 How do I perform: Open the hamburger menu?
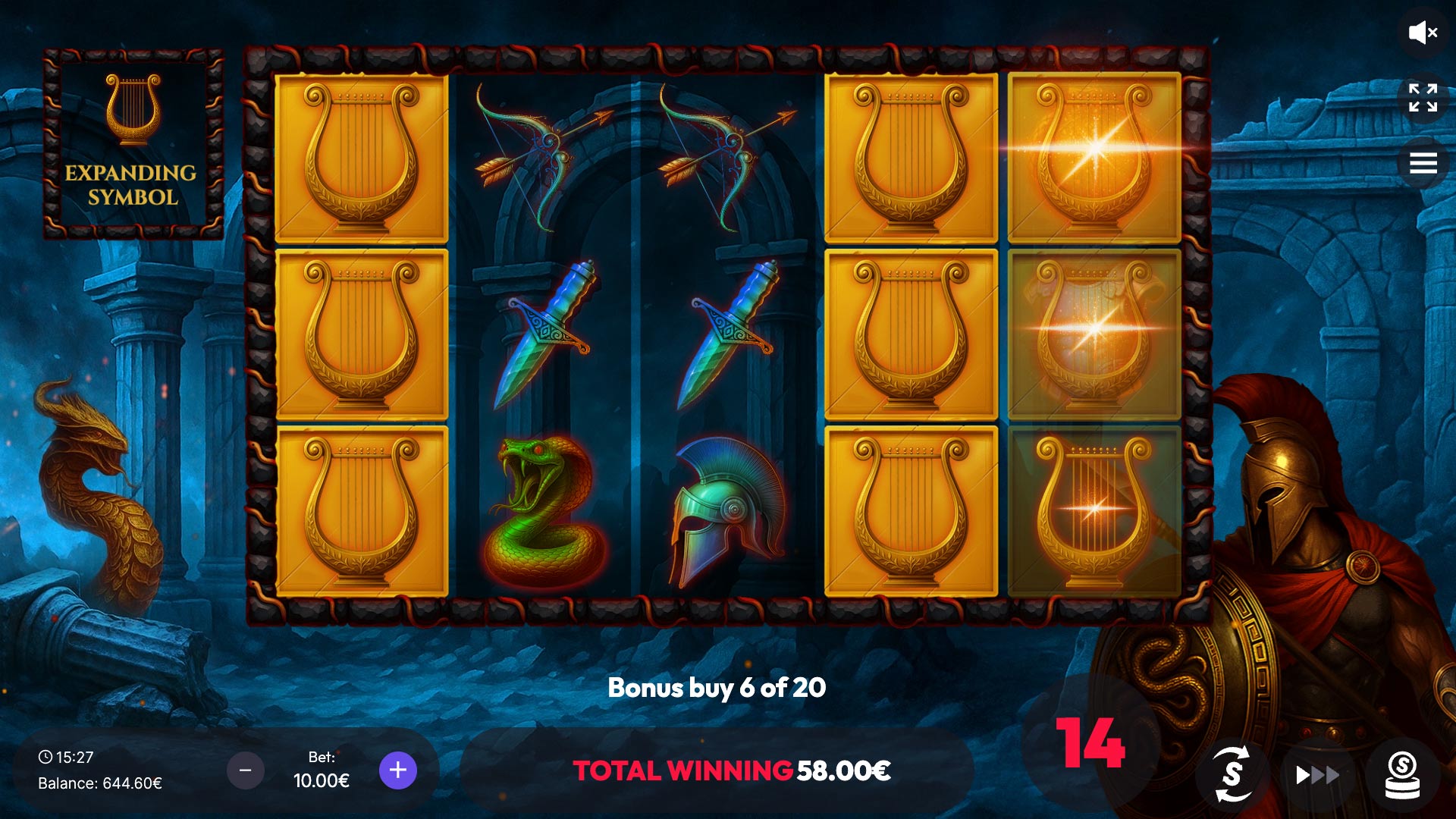(1423, 163)
